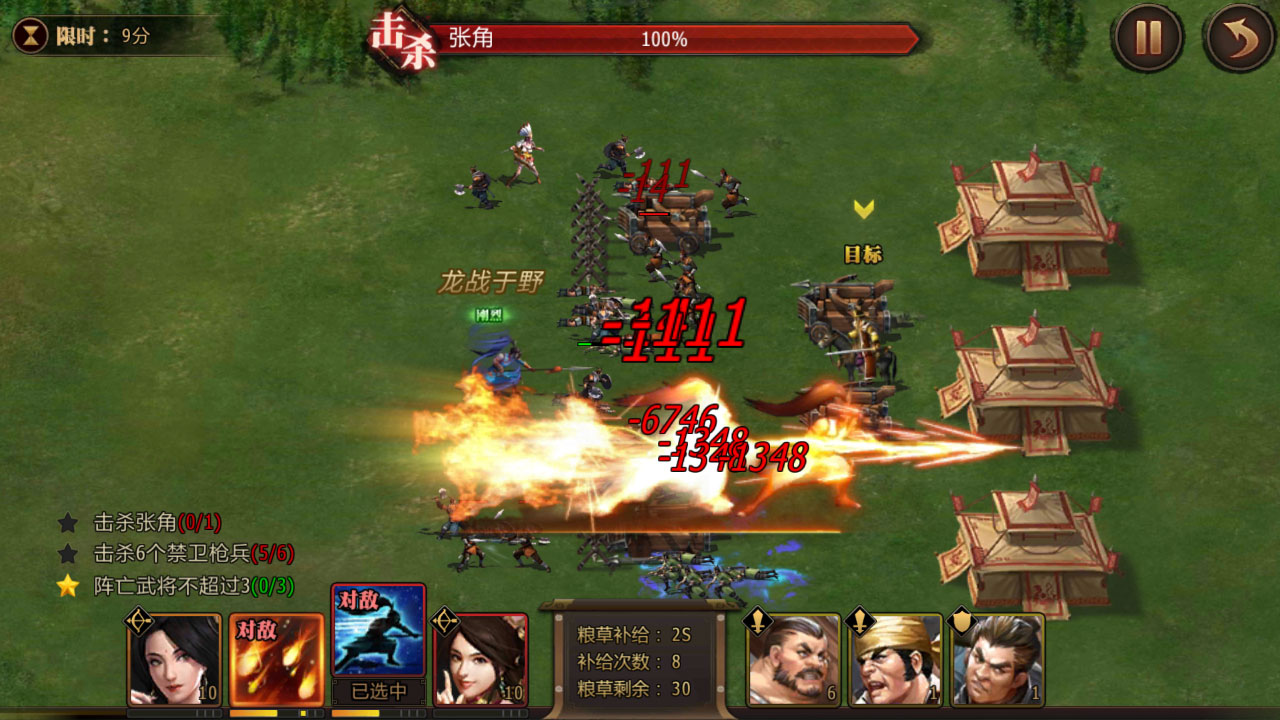This screenshot has width=1280, height=720.
Task: Pick the bearded bald general portrait
Action: (x=794, y=660)
